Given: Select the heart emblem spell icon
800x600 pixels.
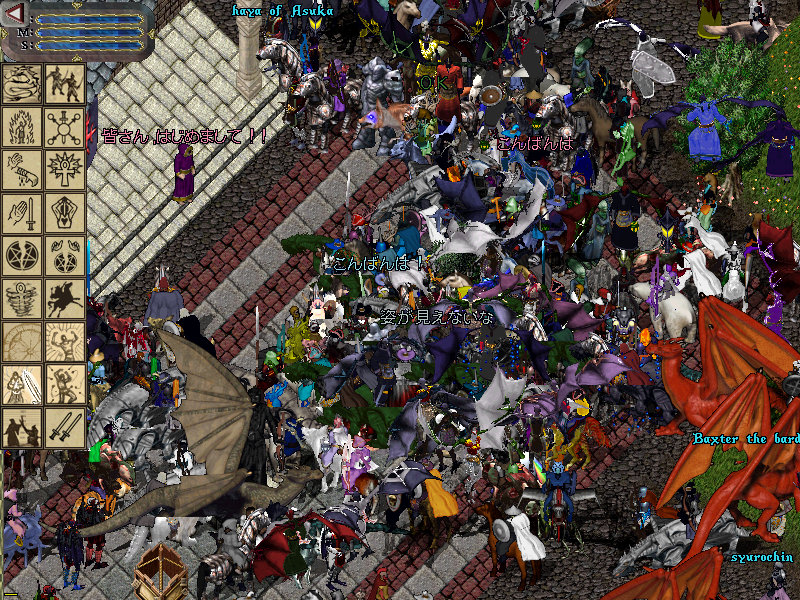Looking at the screenshot, I should tap(65, 213).
